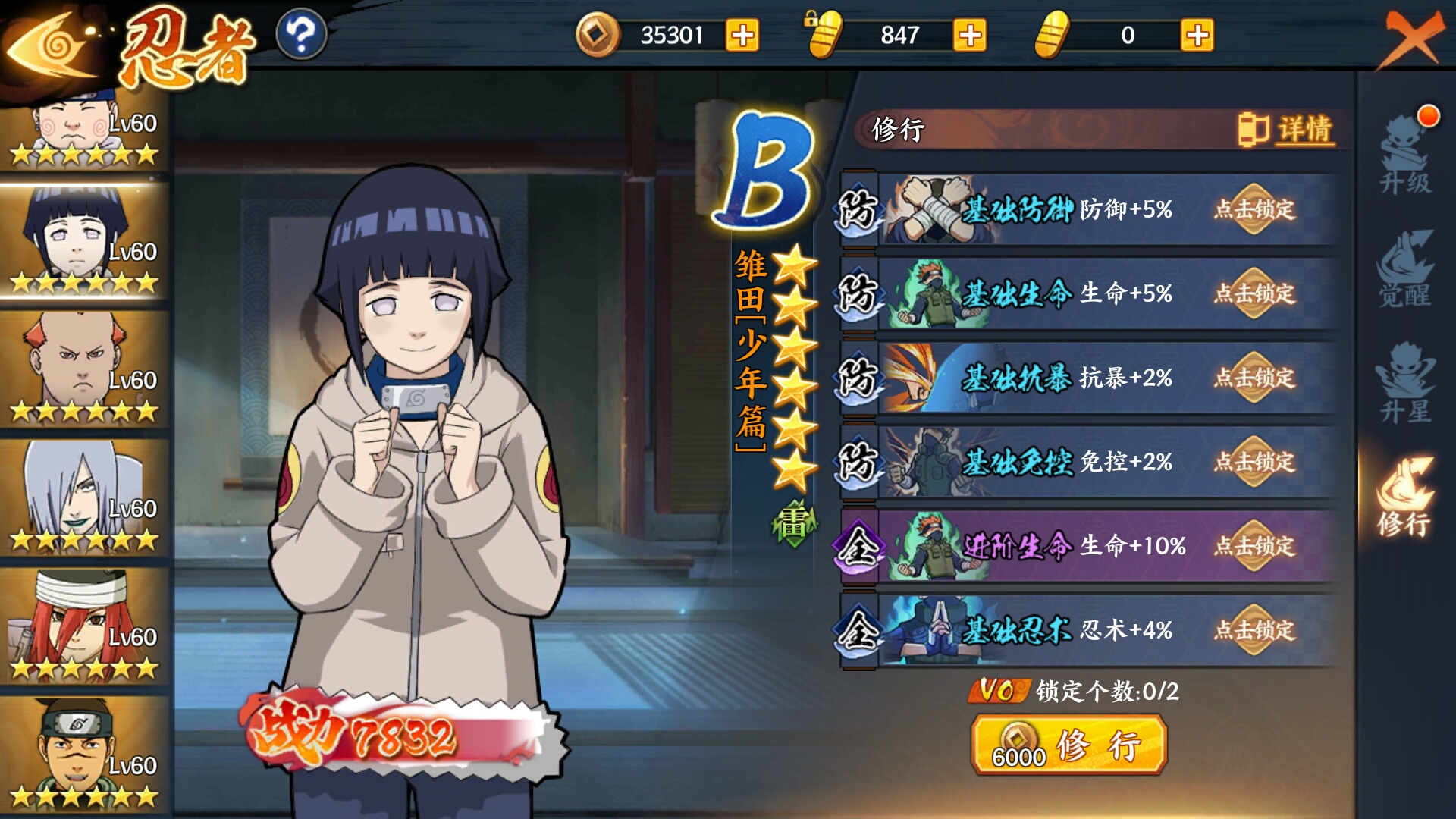The width and height of the screenshot is (1456, 819).
Task: Add gold ingots with the plus button beside 847
Action: (x=969, y=35)
